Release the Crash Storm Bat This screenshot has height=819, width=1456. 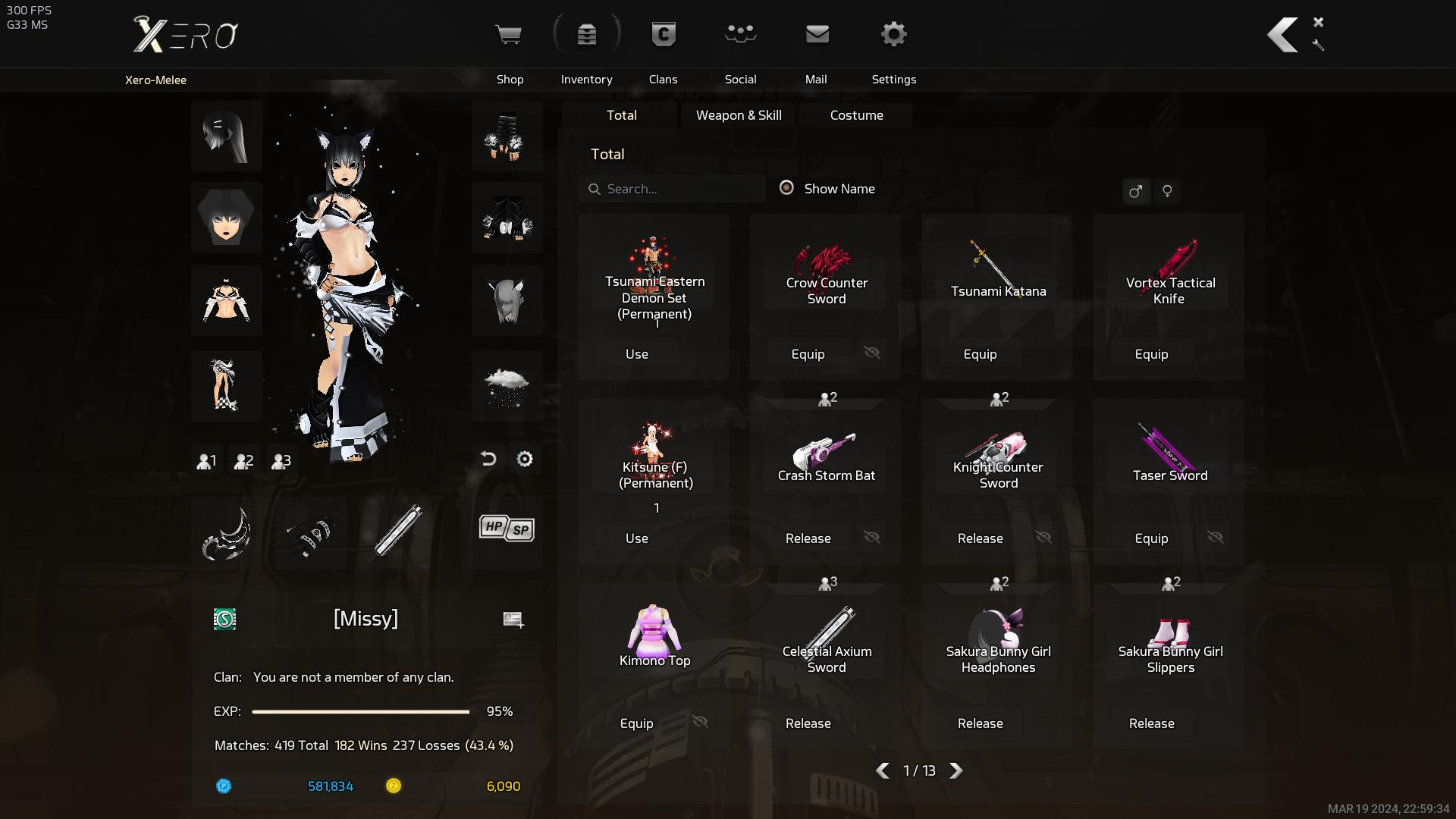point(808,538)
